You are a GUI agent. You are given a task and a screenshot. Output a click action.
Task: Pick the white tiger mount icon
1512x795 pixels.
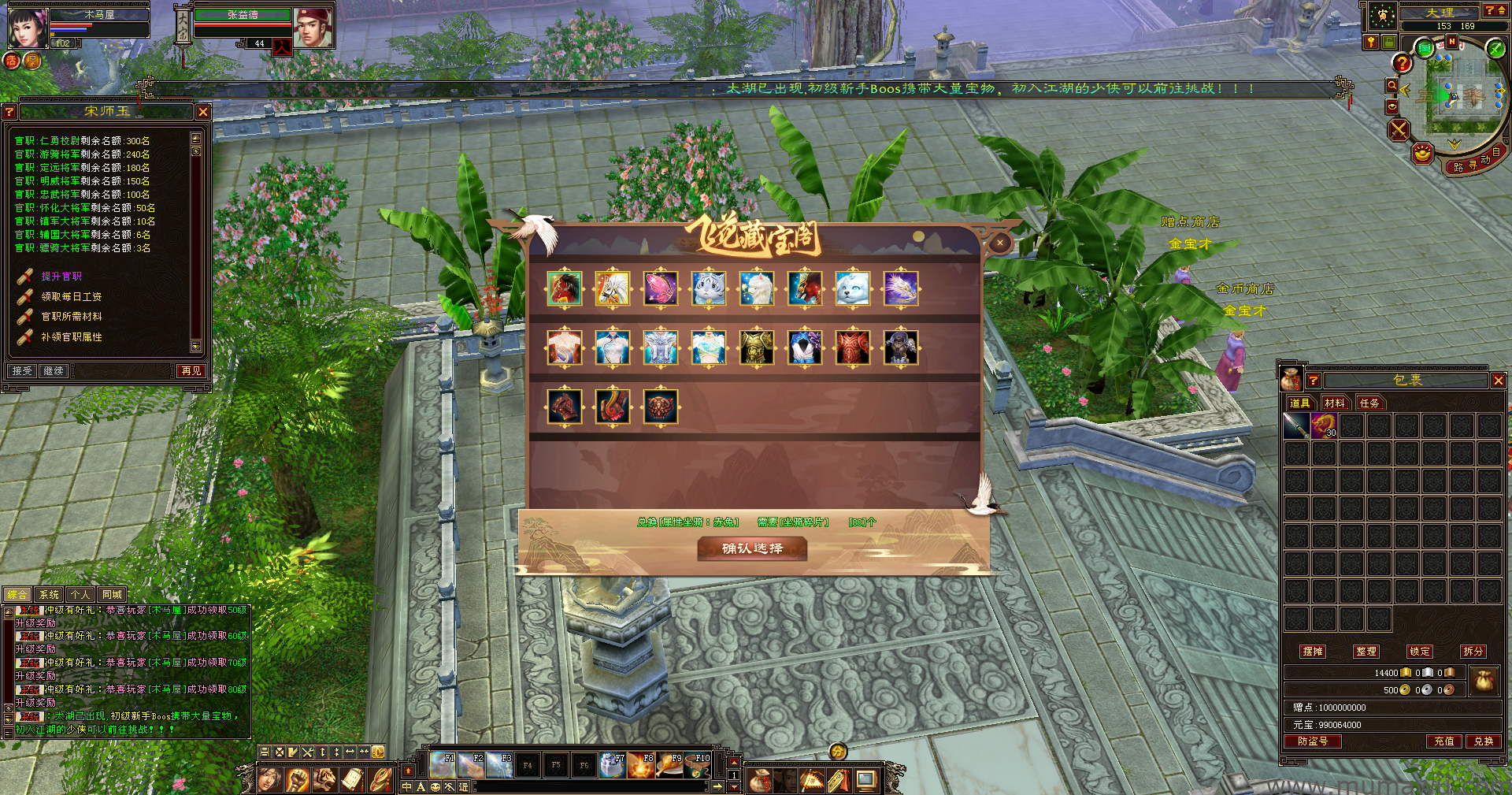708,288
